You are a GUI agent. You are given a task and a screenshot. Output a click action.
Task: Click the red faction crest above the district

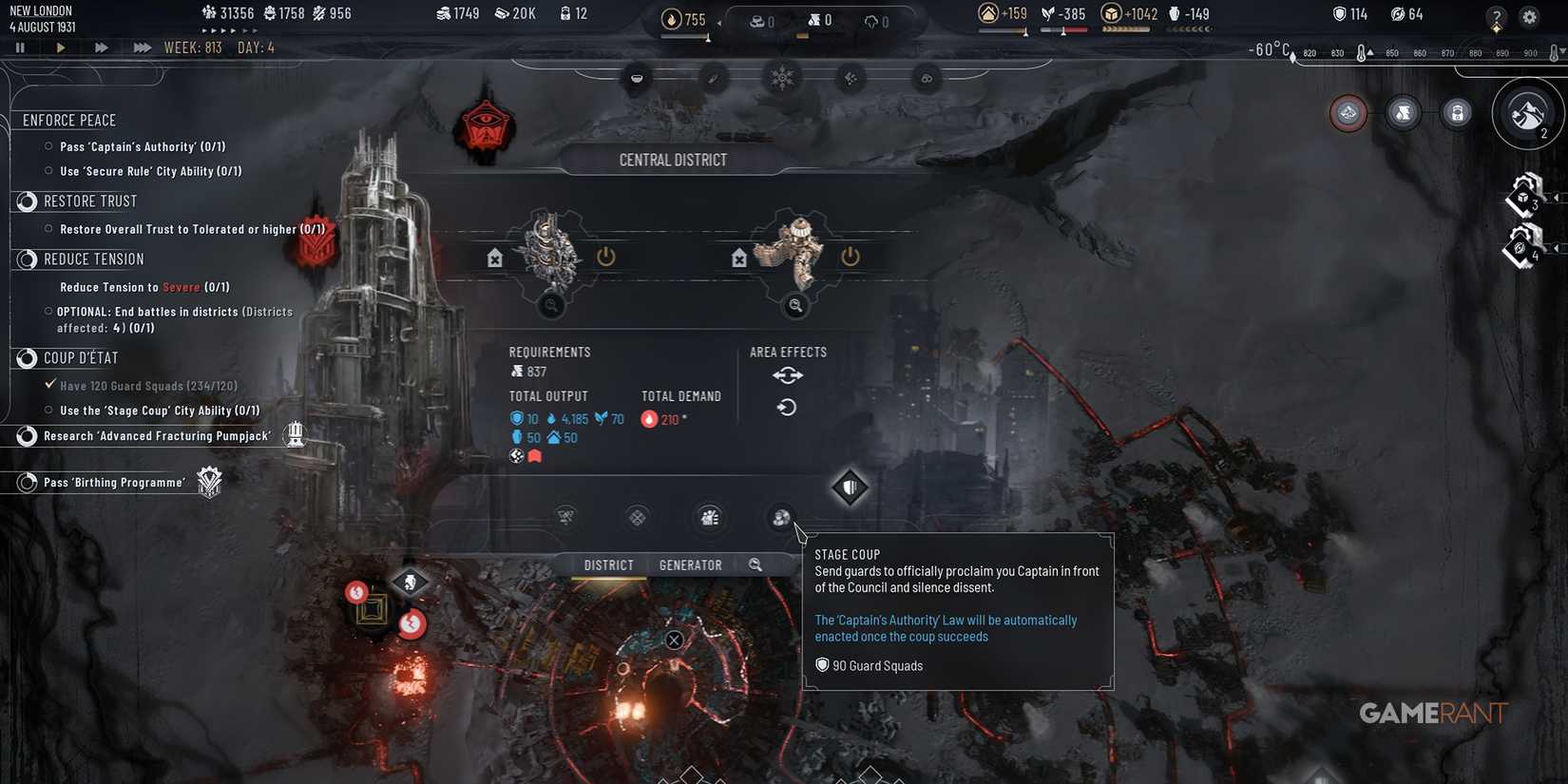click(485, 124)
